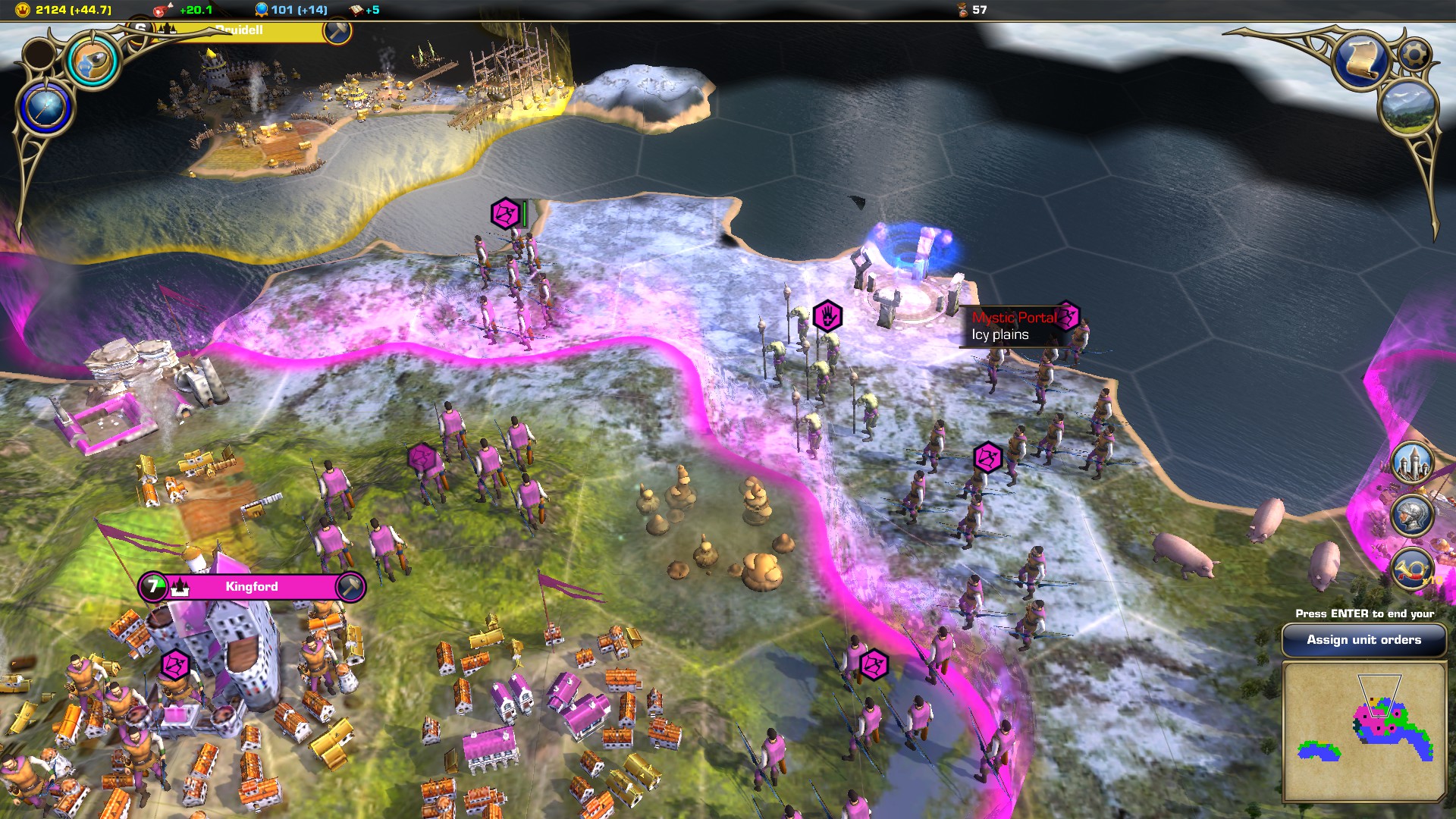Click the blue mana orb resource icon
This screenshot has width=1456, height=819.
point(262,10)
